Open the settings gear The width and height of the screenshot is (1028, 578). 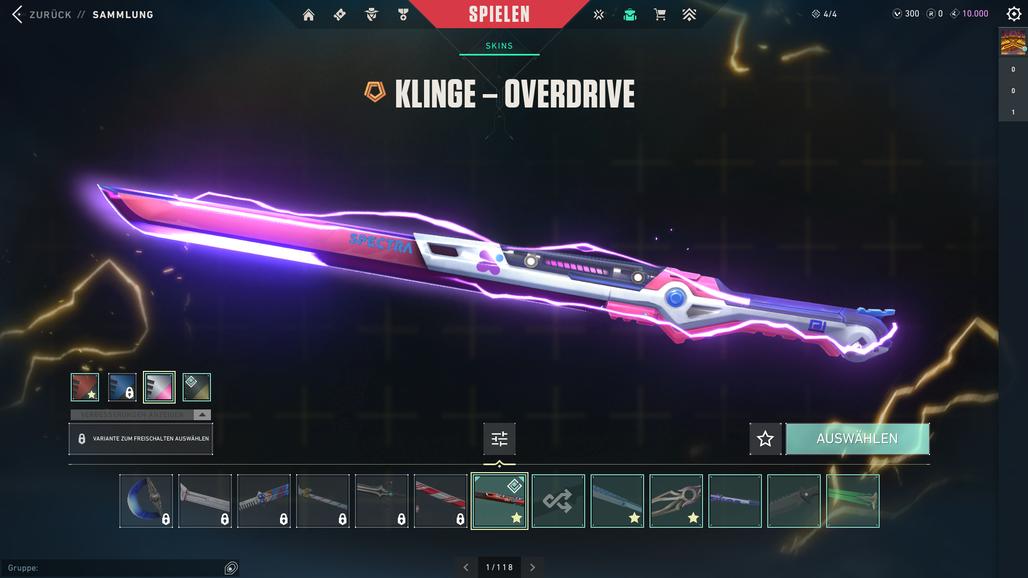click(1013, 14)
